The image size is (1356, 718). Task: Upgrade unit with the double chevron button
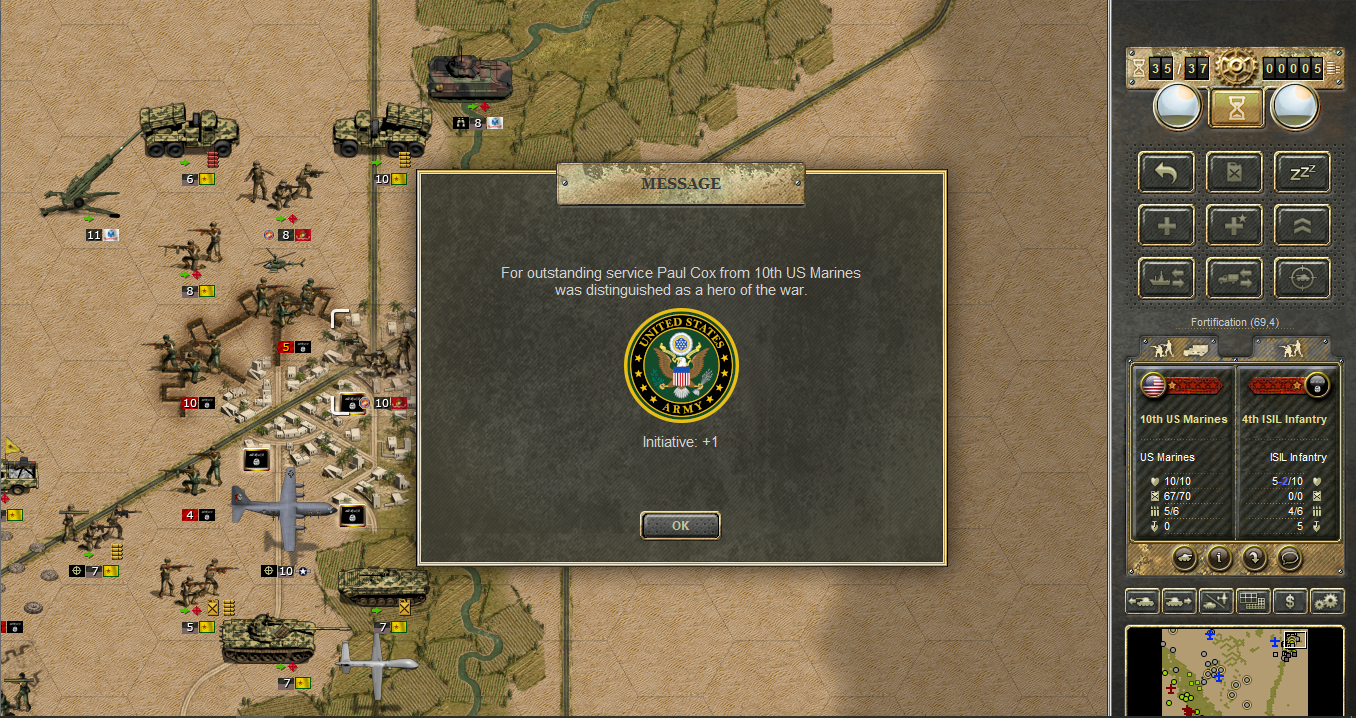(1301, 225)
